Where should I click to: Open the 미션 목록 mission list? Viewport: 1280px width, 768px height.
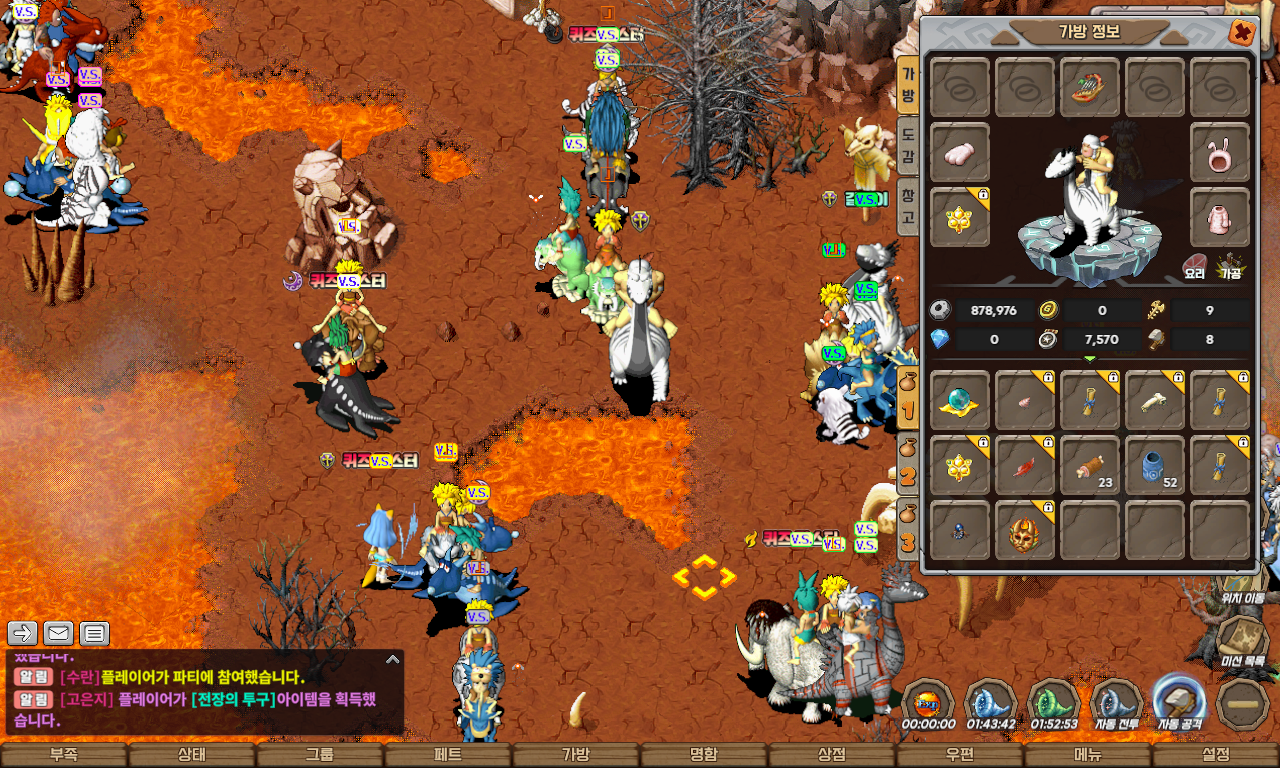(x=1243, y=642)
